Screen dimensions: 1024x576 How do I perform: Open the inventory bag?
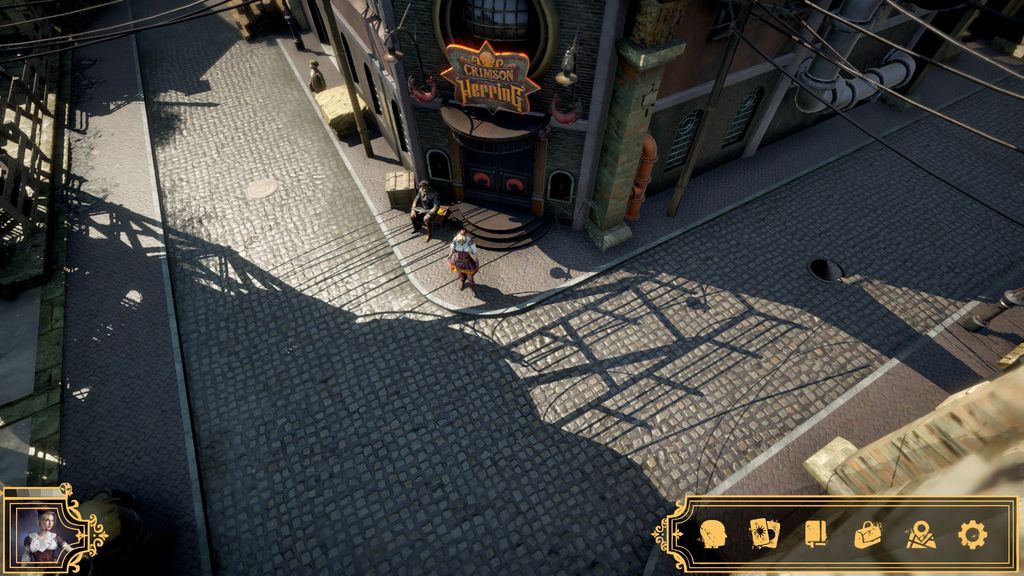pos(868,535)
